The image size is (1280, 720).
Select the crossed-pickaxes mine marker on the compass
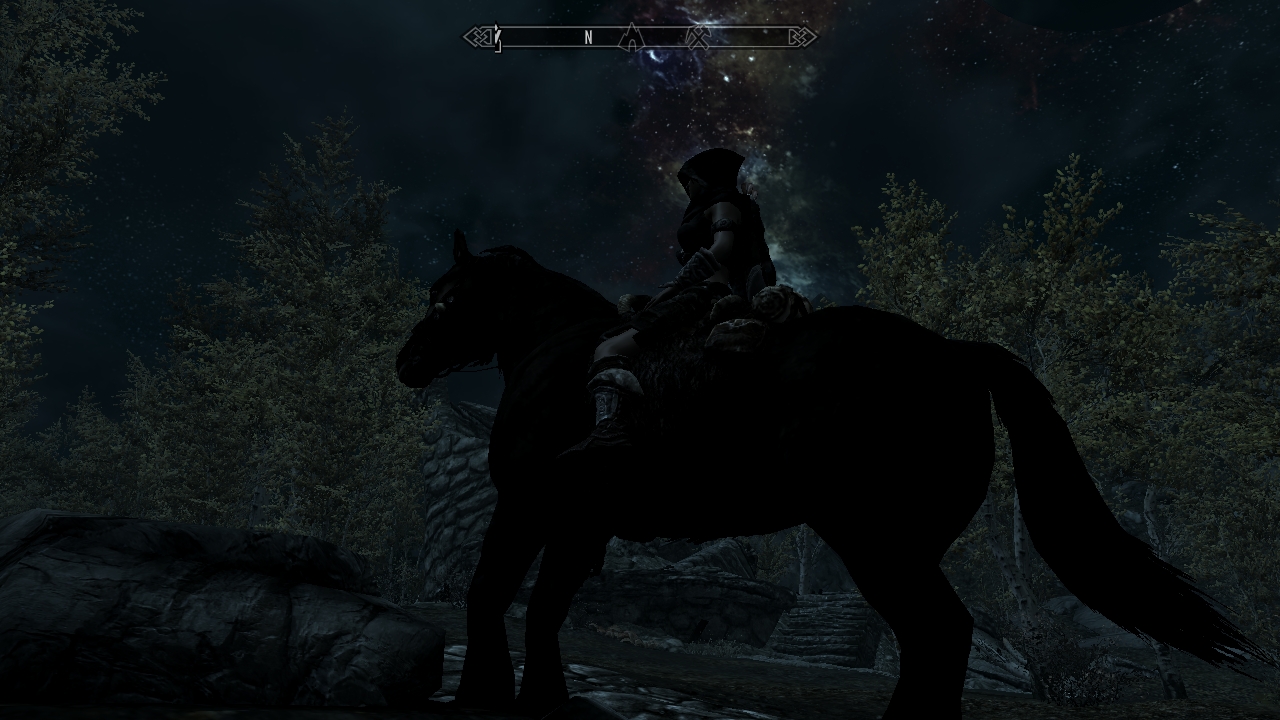pyautogui.click(x=698, y=38)
